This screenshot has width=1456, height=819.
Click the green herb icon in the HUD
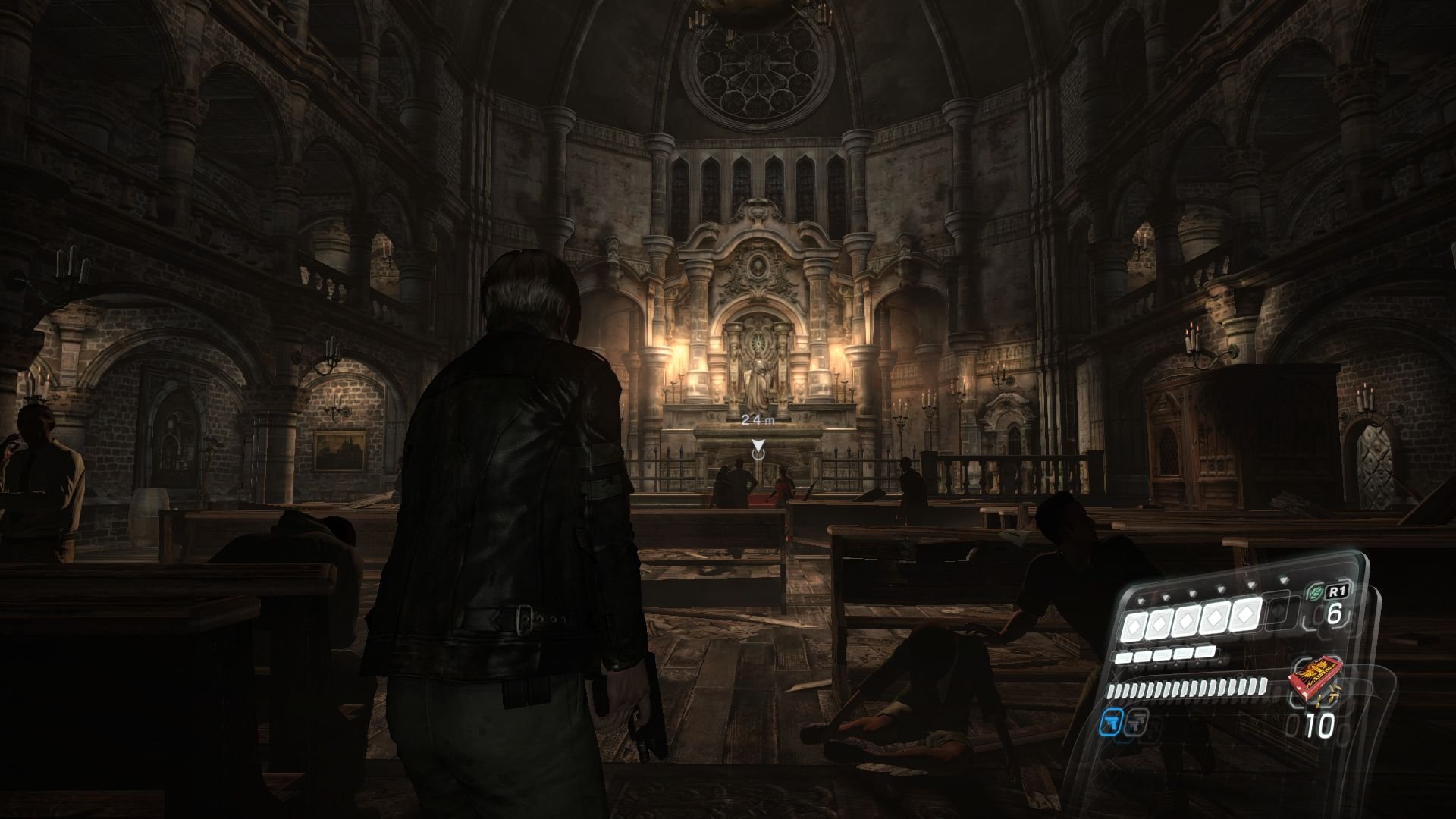pos(1315,591)
